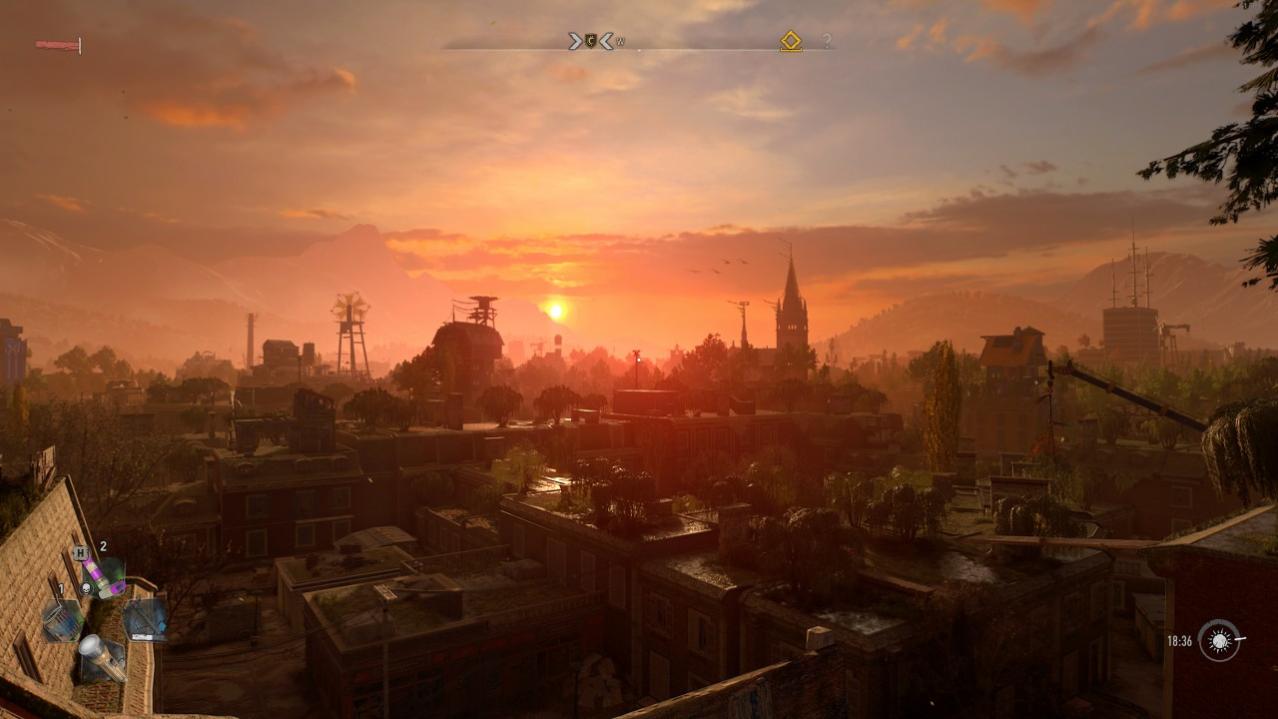Click the sun day-night cycle icon
The height and width of the screenshot is (719, 1278).
pyautogui.click(x=1218, y=640)
